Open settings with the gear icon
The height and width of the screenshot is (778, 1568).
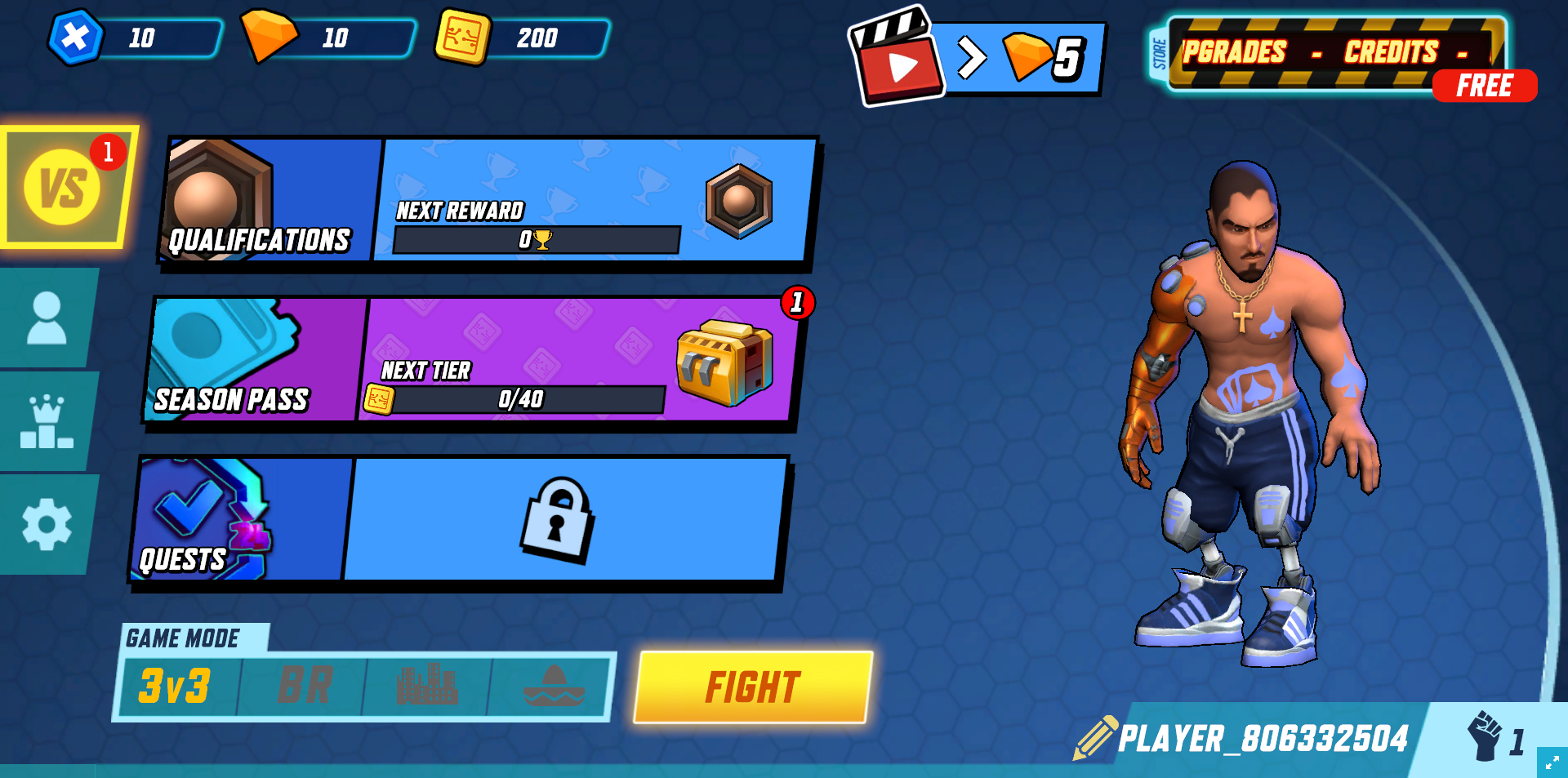(47, 525)
